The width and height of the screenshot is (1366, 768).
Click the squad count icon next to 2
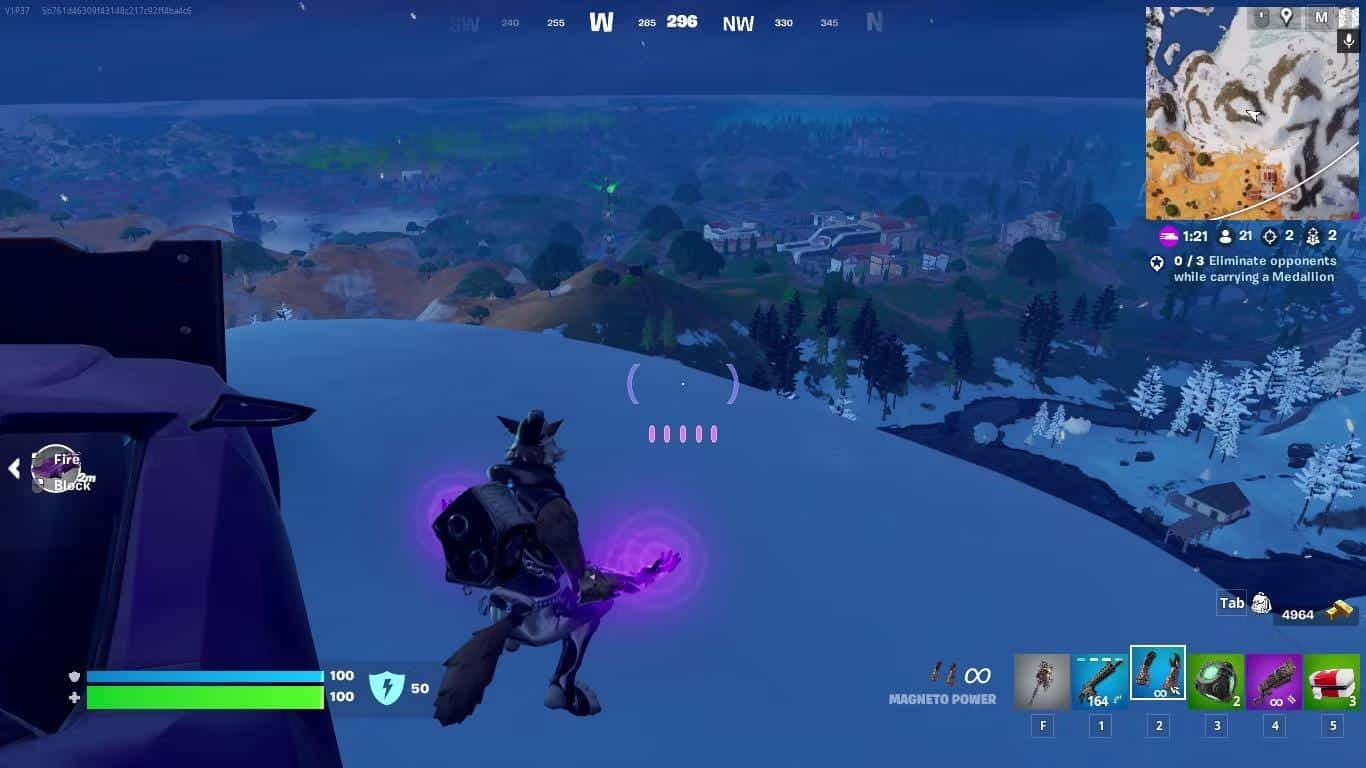click(x=1313, y=237)
